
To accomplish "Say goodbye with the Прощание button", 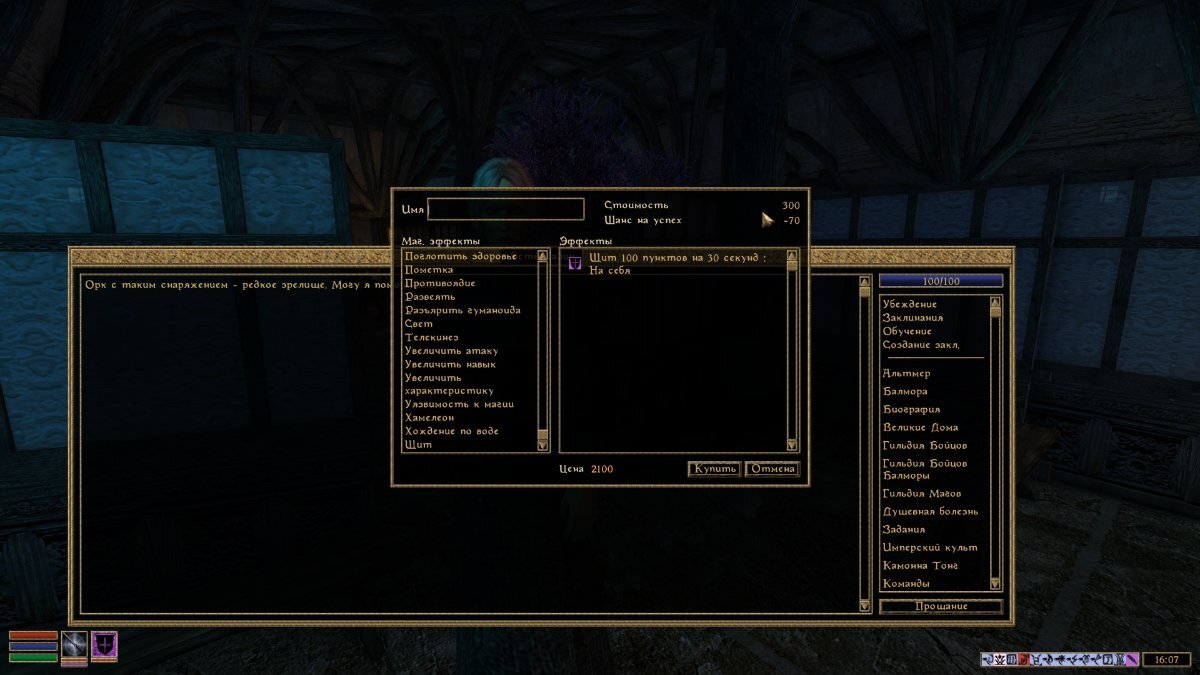I will point(940,607).
